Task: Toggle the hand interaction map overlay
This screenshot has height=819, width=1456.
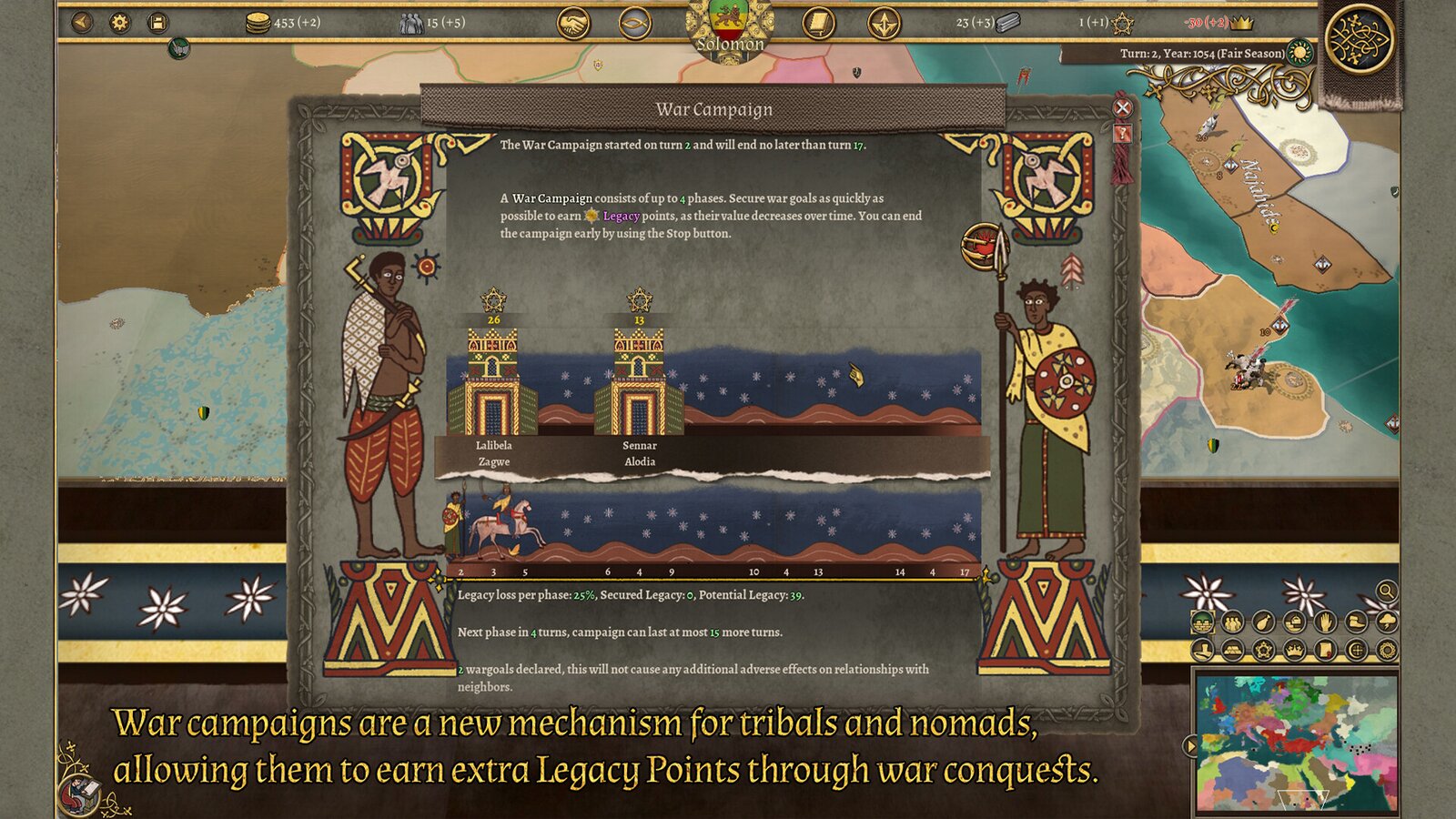Action: (1324, 622)
